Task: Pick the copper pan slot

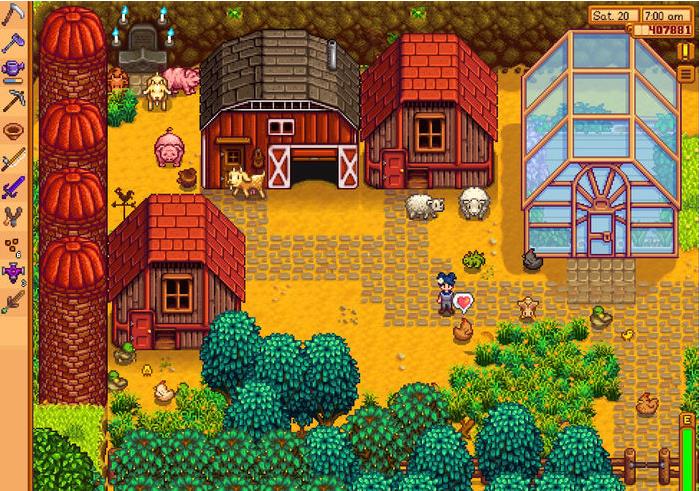Action: click(13, 130)
